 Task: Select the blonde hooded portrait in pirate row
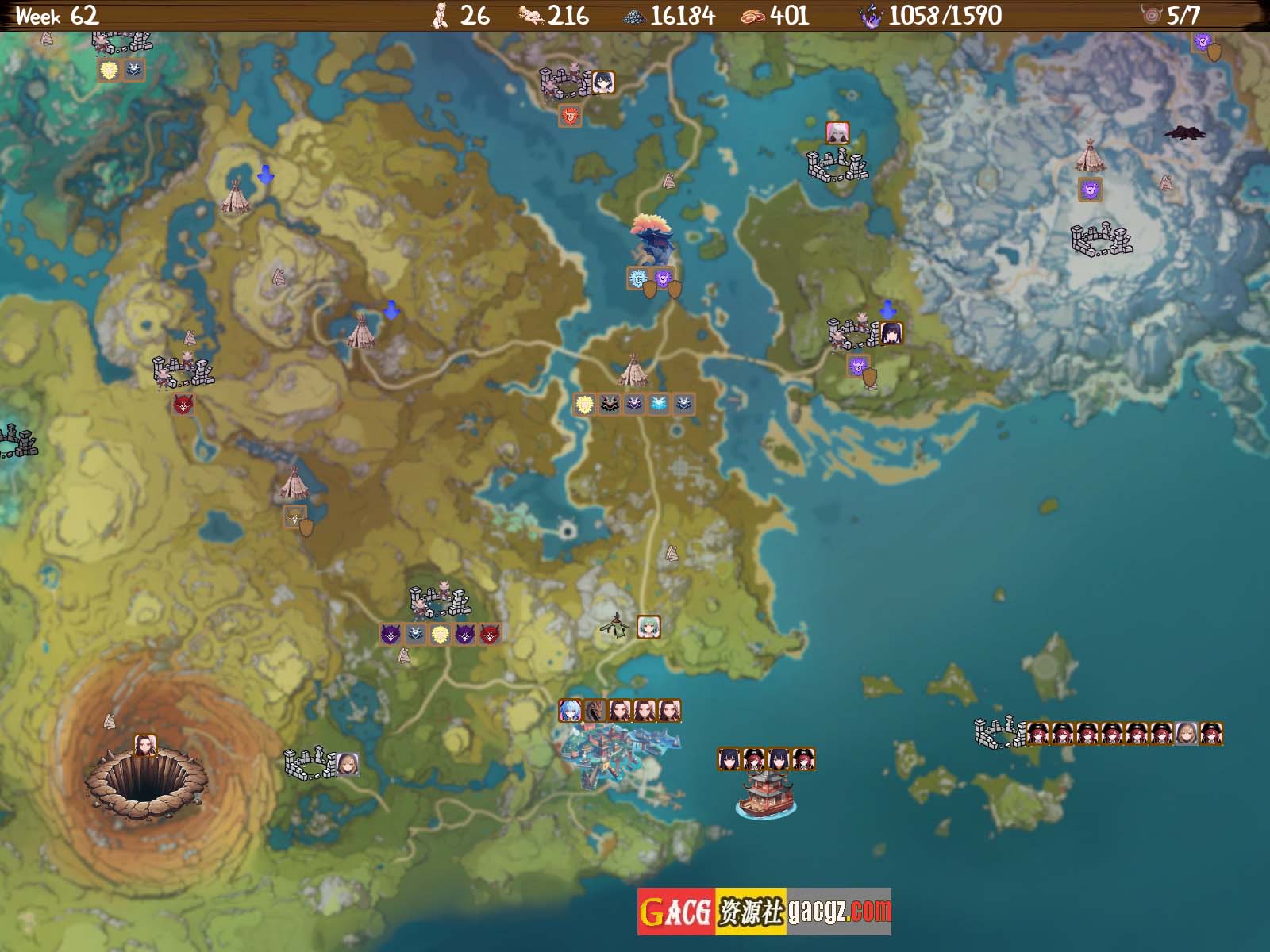coord(1186,733)
